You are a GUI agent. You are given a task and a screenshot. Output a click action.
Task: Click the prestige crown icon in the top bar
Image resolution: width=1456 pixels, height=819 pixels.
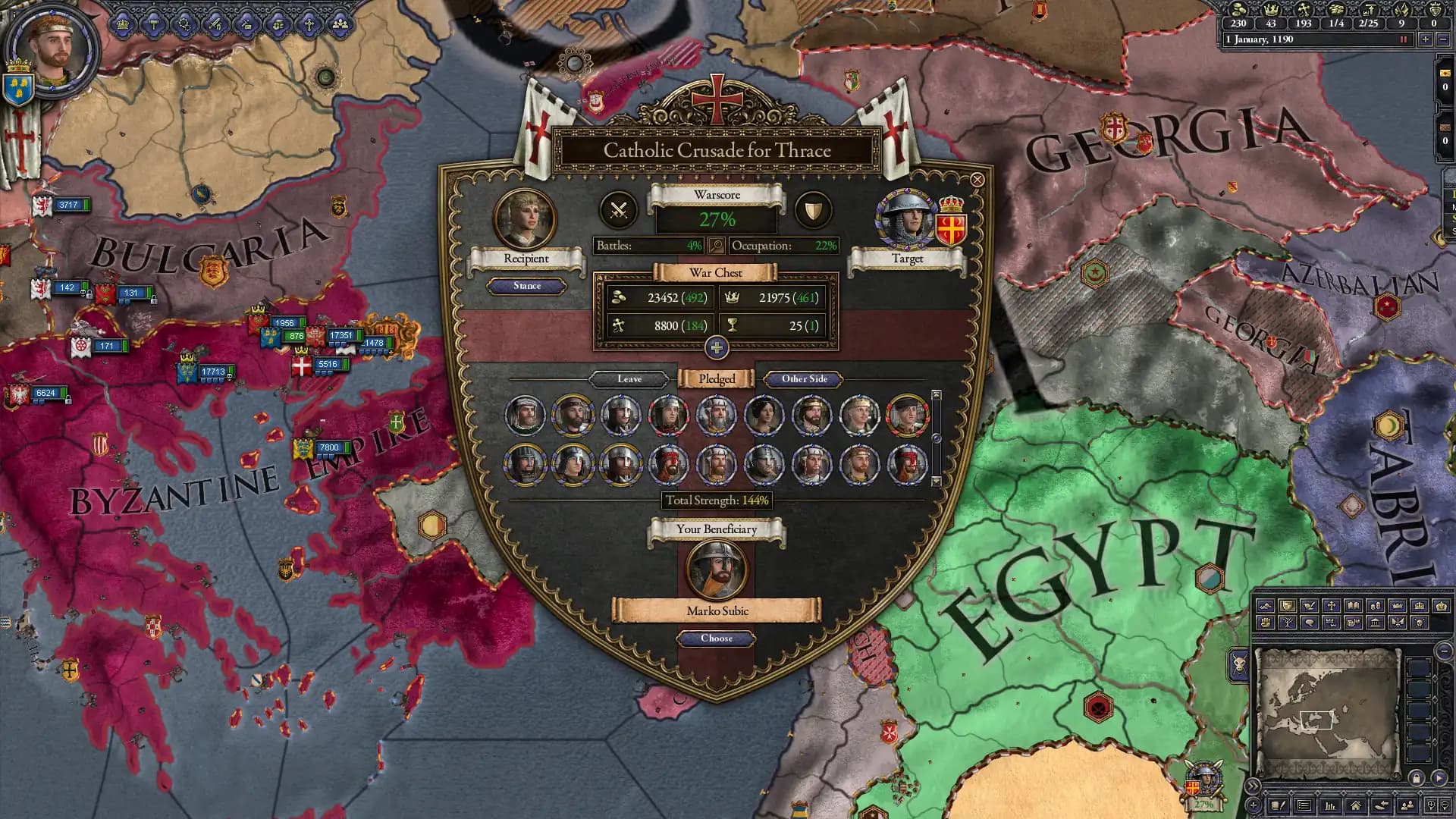(x=1272, y=11)
